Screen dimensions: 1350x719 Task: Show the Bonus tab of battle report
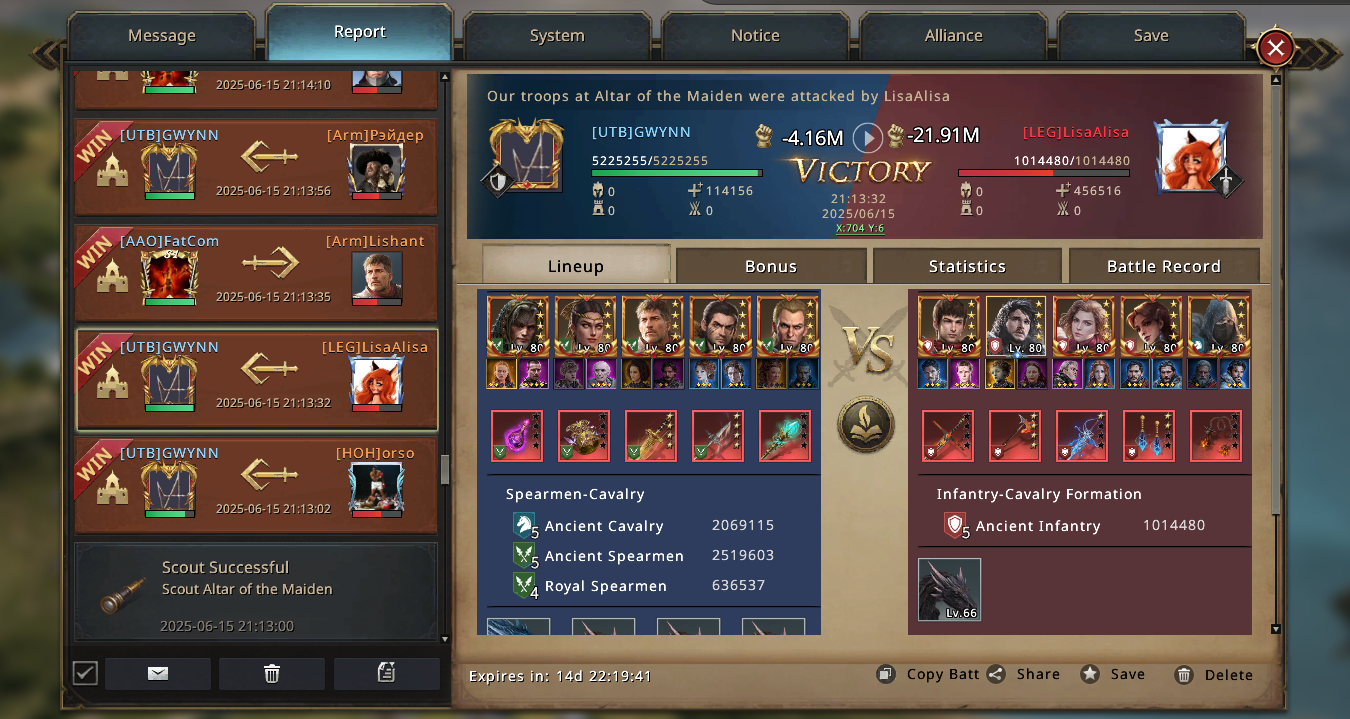click(771, 266)
